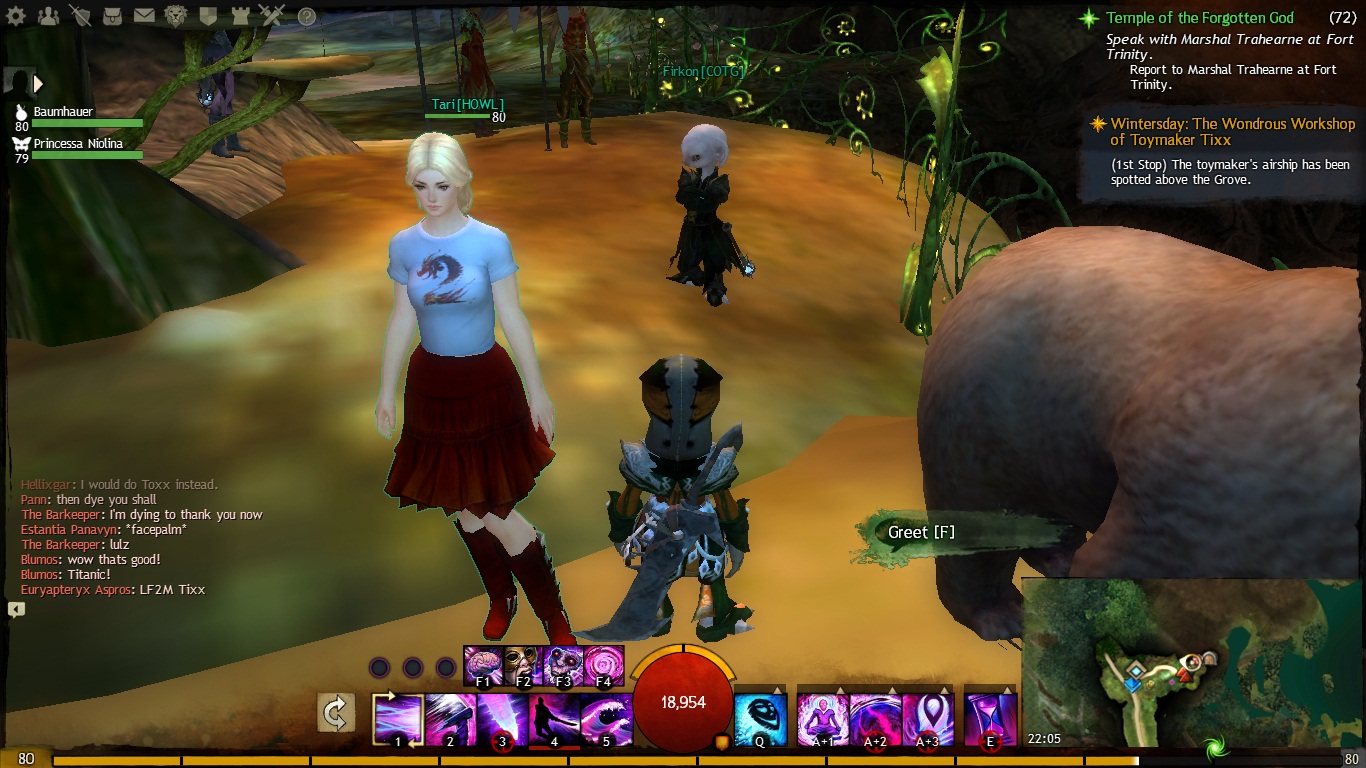
Task: Open the World vs World castle tower icon
Action: coord(240,16)
